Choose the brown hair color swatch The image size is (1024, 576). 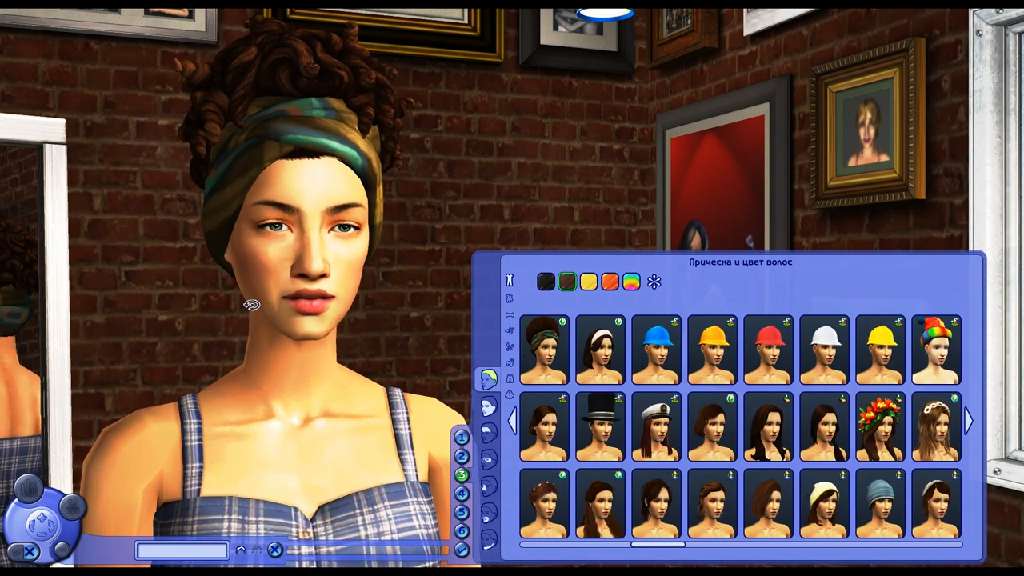pyautogui.click(x=568, y=282)
